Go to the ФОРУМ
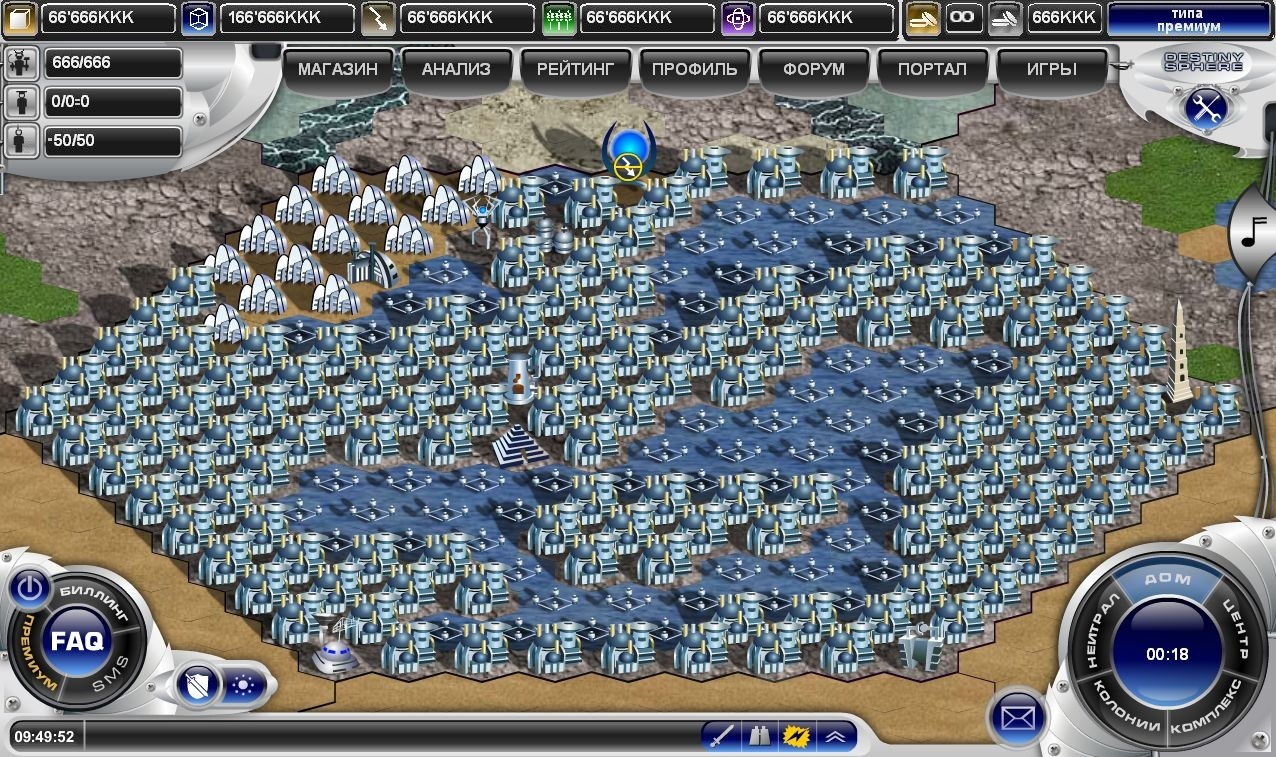 click(x=813, y=70)
